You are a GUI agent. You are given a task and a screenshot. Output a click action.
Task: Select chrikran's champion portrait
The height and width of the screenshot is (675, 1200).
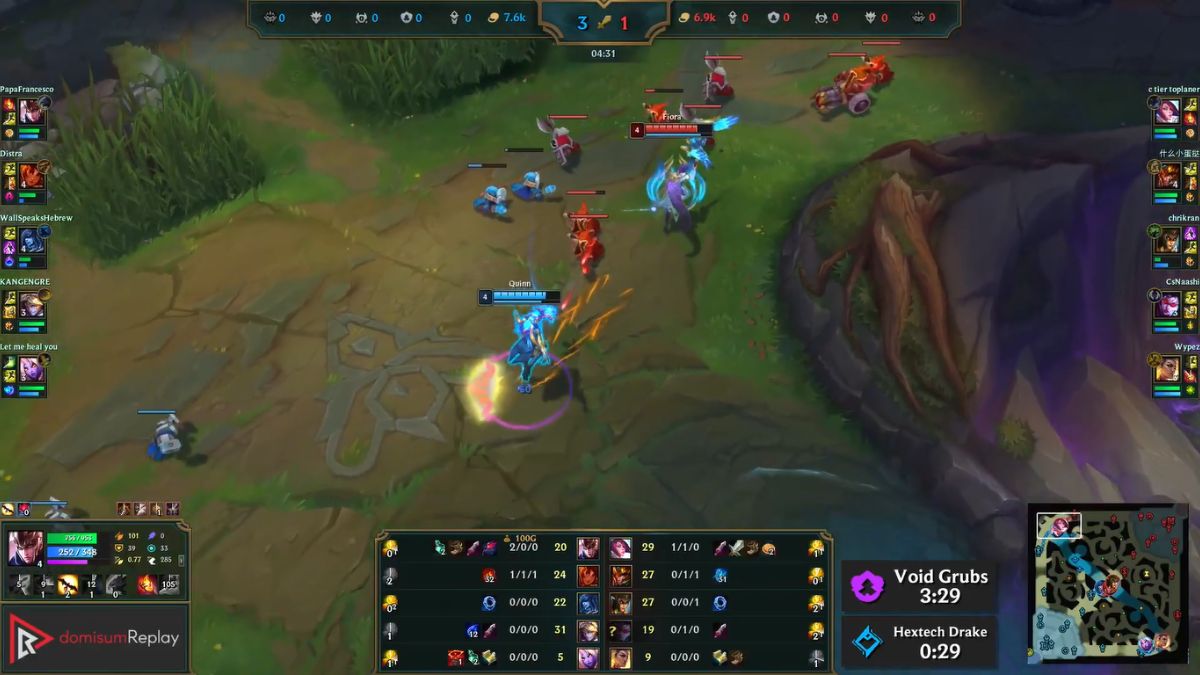1167,240
